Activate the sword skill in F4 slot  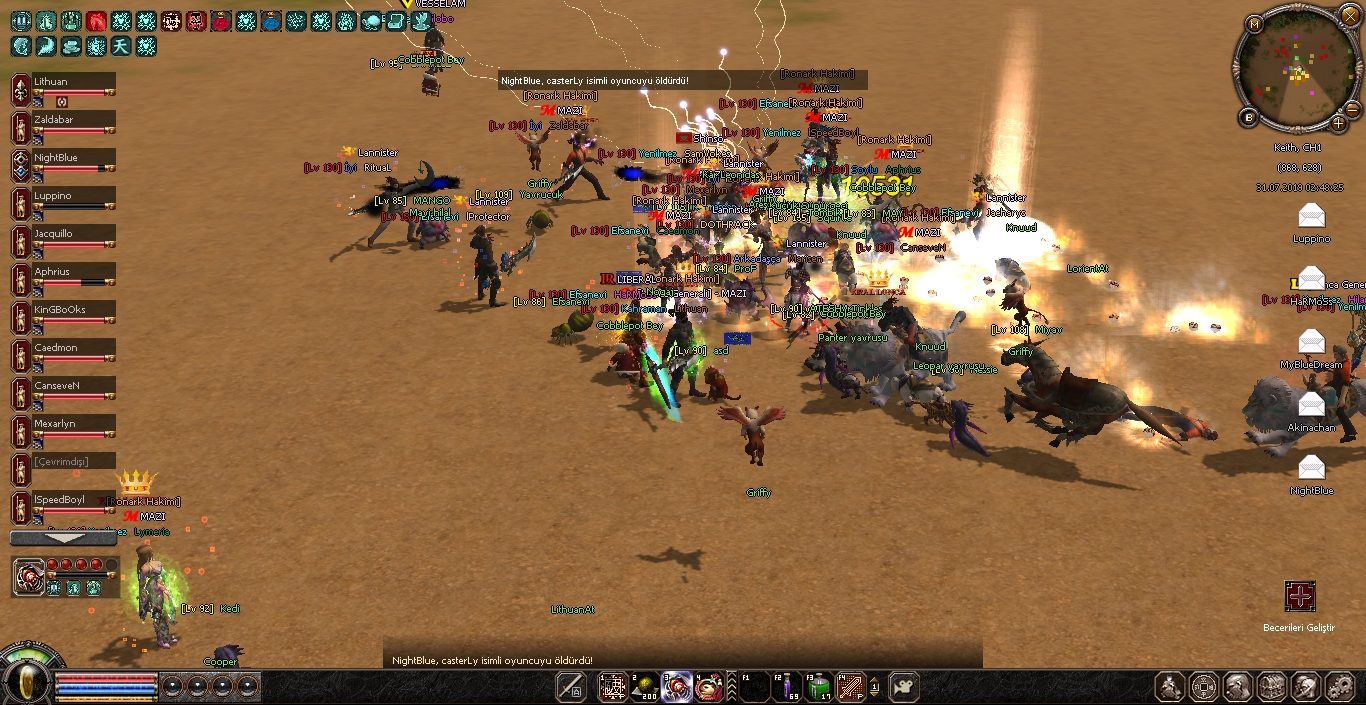click(851, 687)
